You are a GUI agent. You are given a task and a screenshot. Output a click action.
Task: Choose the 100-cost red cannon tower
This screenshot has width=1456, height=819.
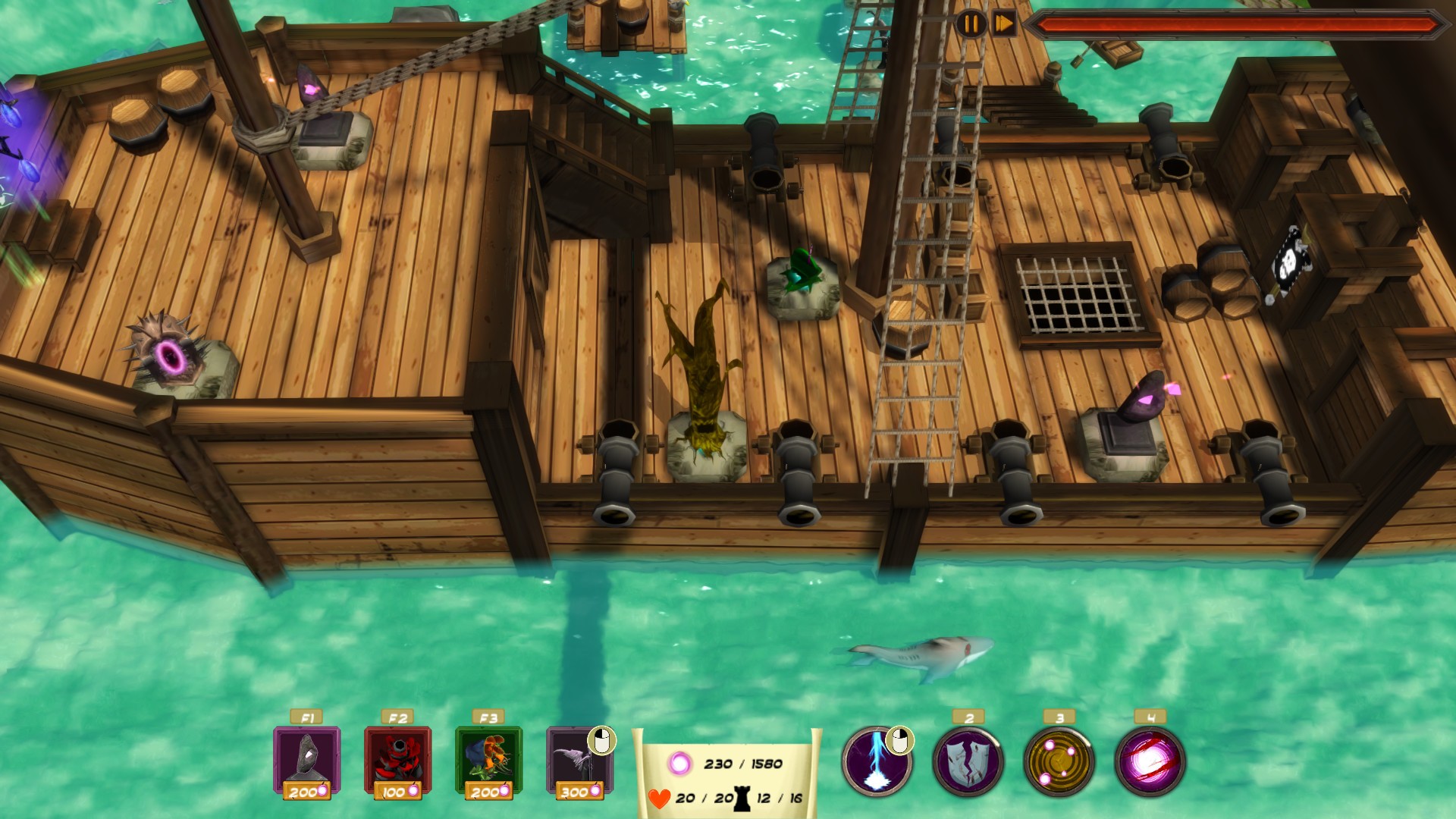coord(397,760)
